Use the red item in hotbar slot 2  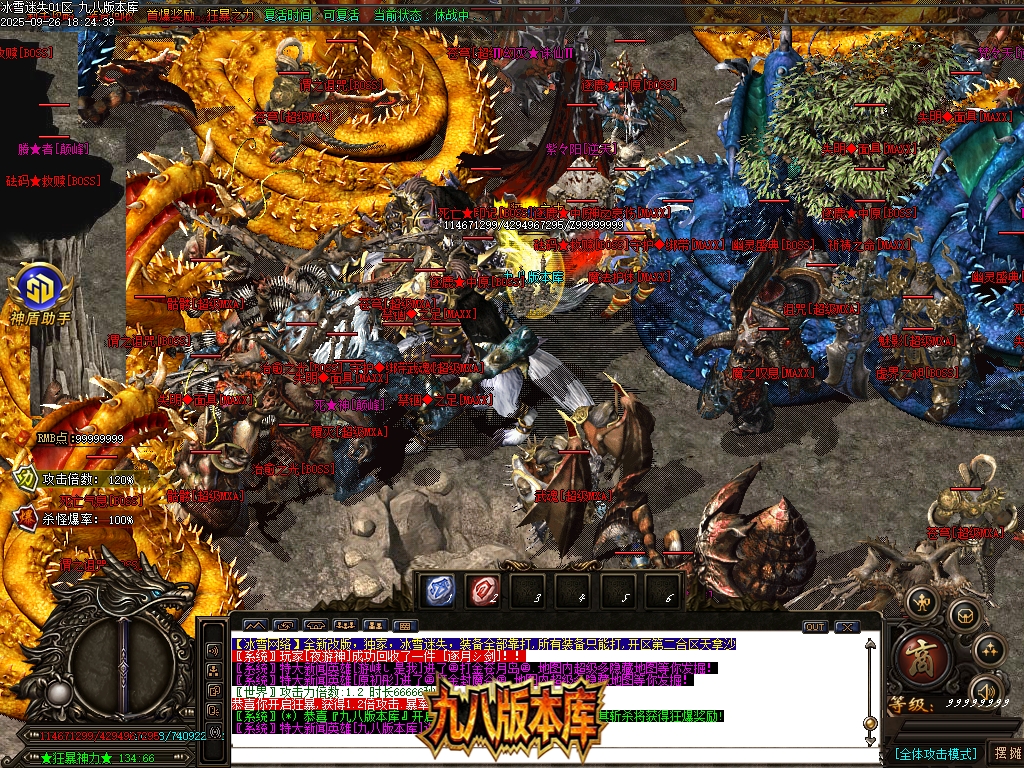point(484,591)
